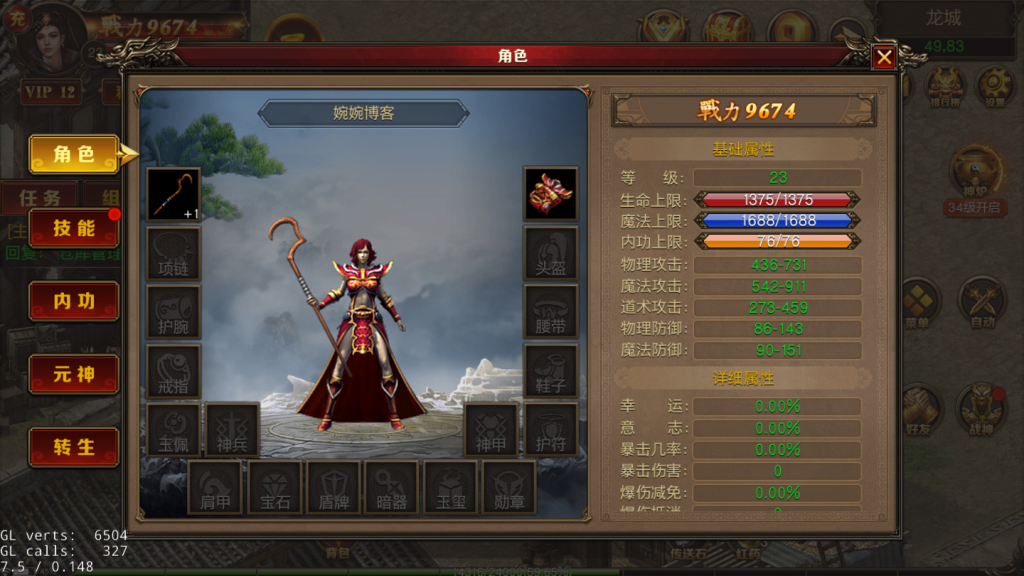
Task: Select the empty 盾牌 shield slot
Action: point(334,487)
